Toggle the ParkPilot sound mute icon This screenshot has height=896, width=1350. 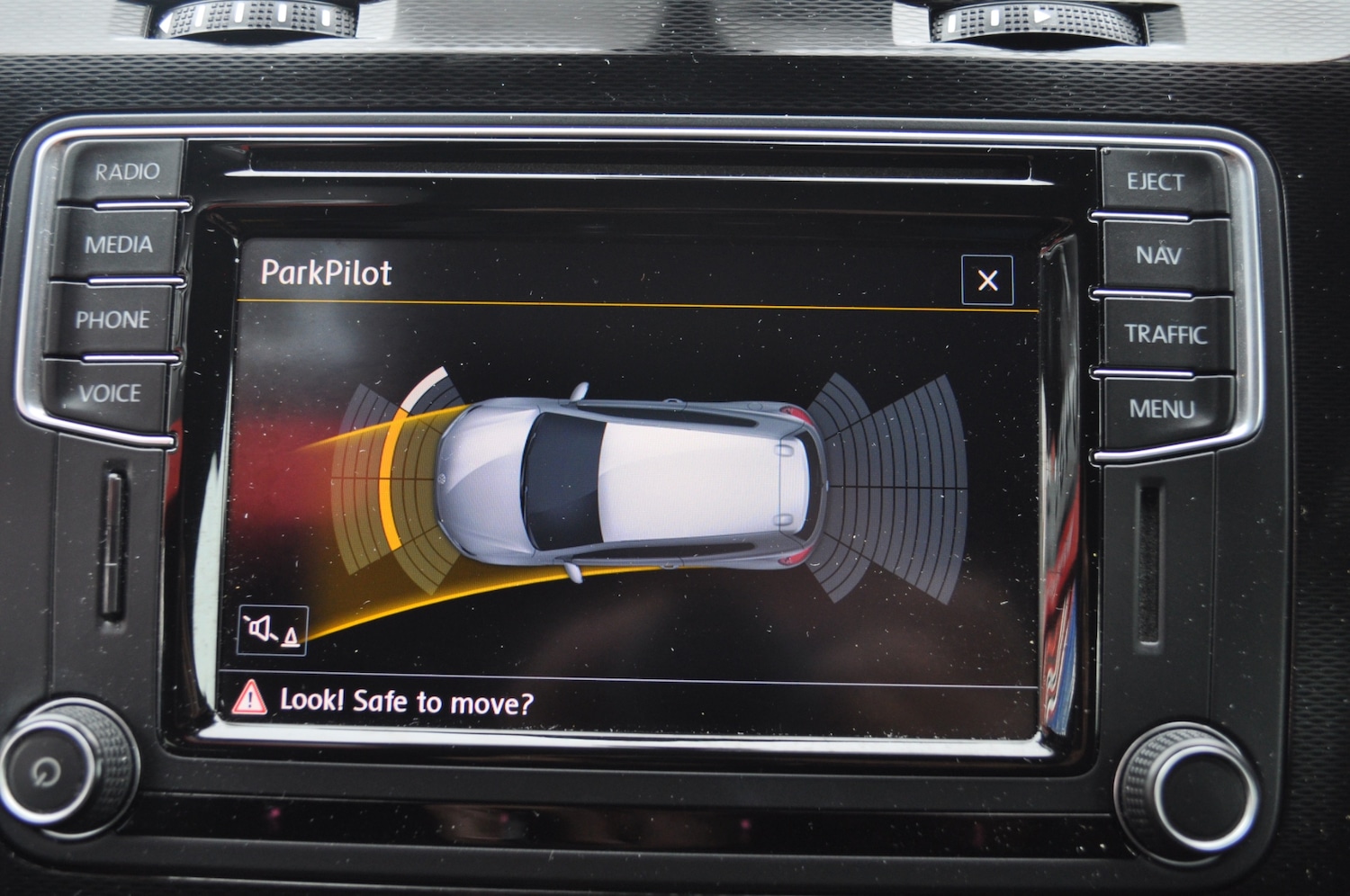[x=273, y=631]
